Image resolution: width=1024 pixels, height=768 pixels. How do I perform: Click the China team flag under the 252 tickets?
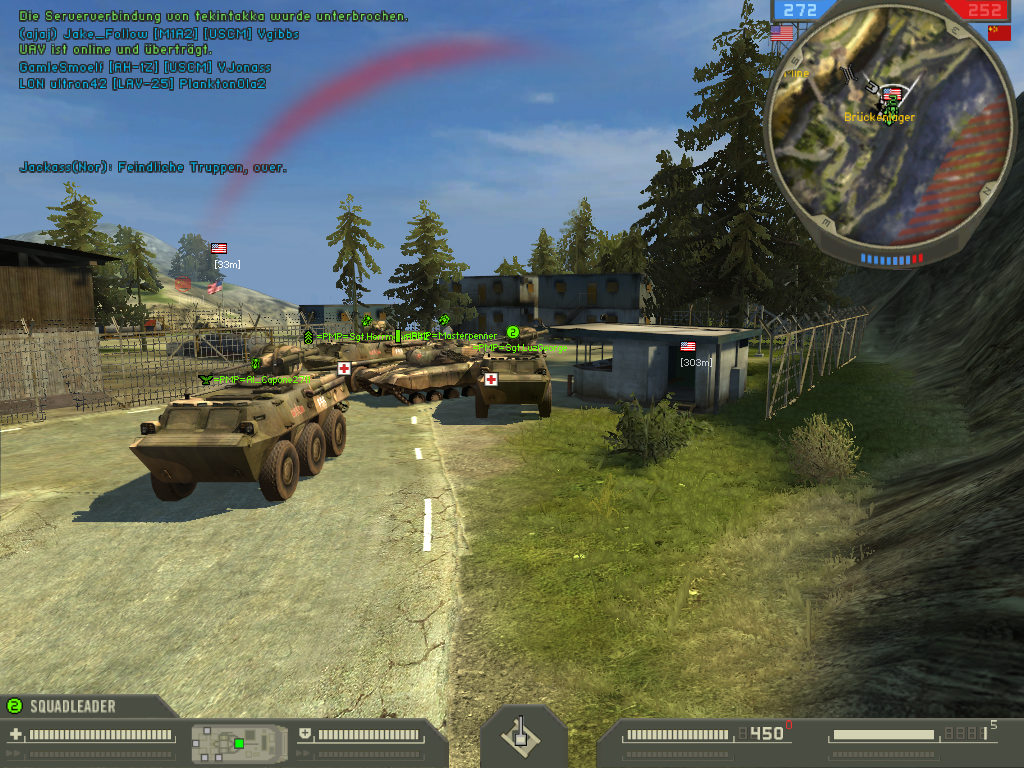(x=998, y=32)
